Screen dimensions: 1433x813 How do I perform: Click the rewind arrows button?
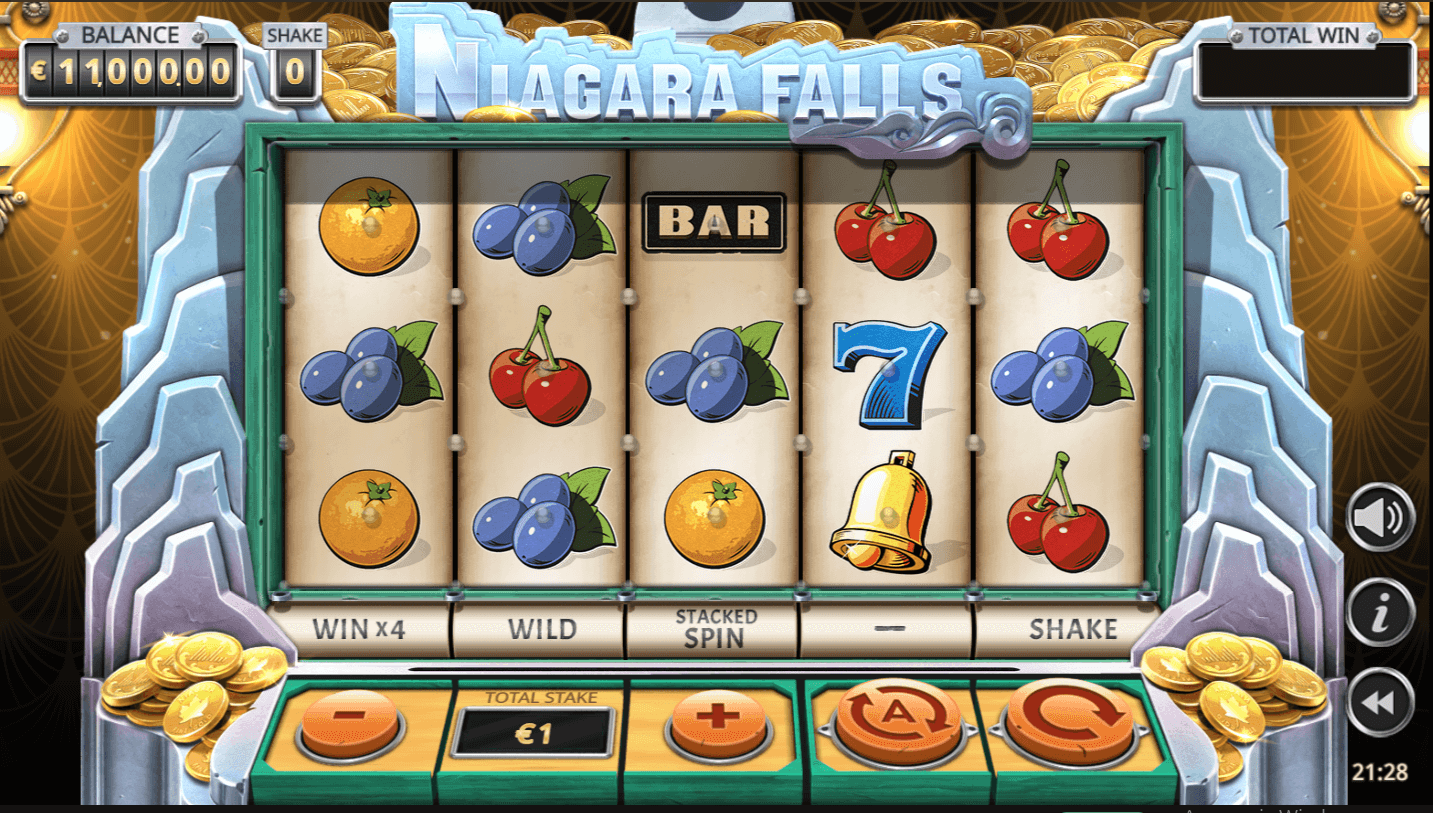point(1380,702)
